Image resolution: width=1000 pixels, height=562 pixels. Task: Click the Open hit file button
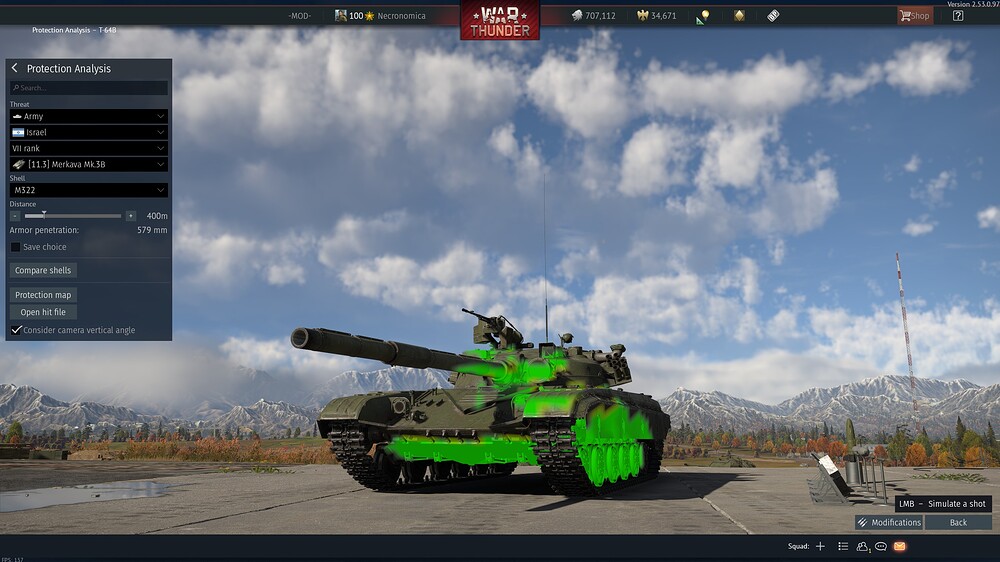pyautogui.click(x=43, y=312)
